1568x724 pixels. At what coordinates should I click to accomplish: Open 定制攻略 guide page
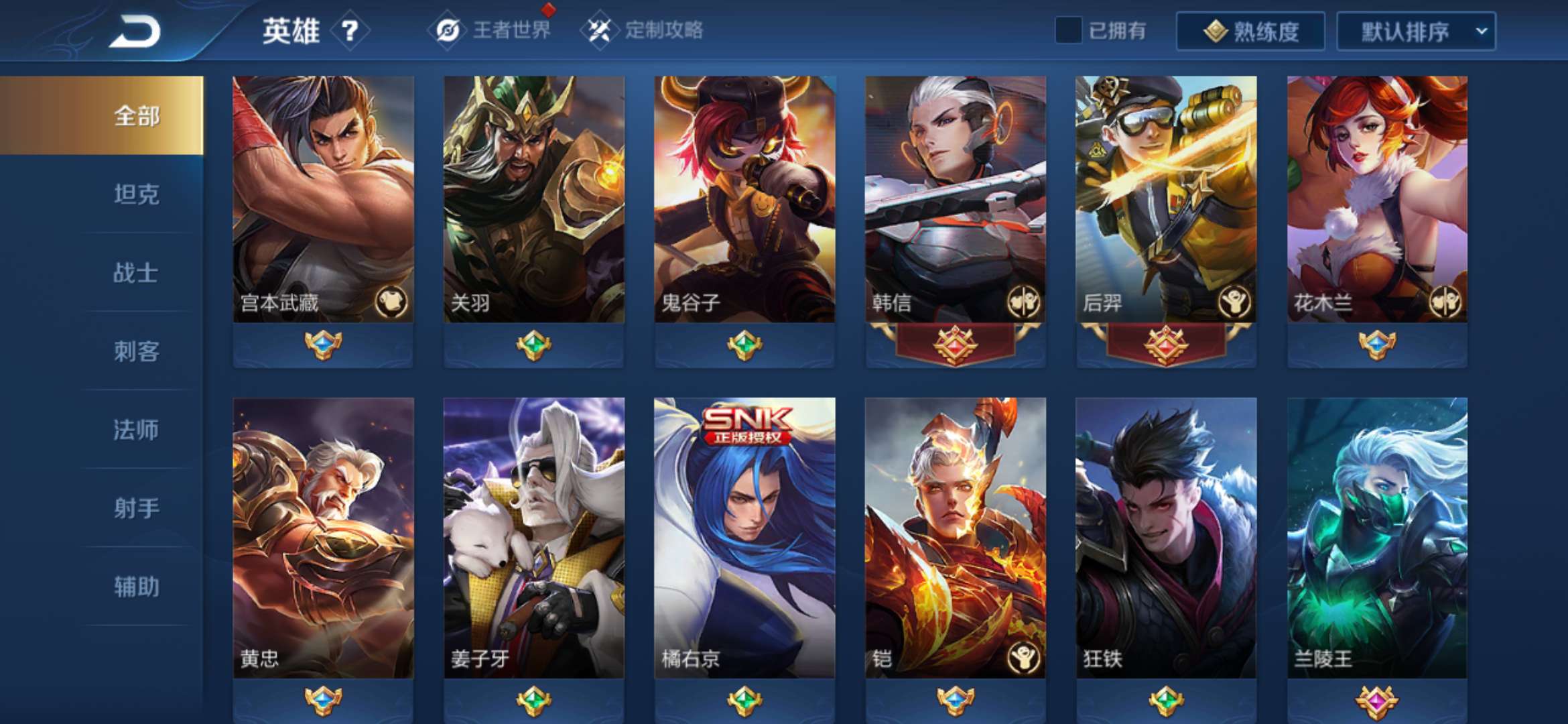[645, 30]
